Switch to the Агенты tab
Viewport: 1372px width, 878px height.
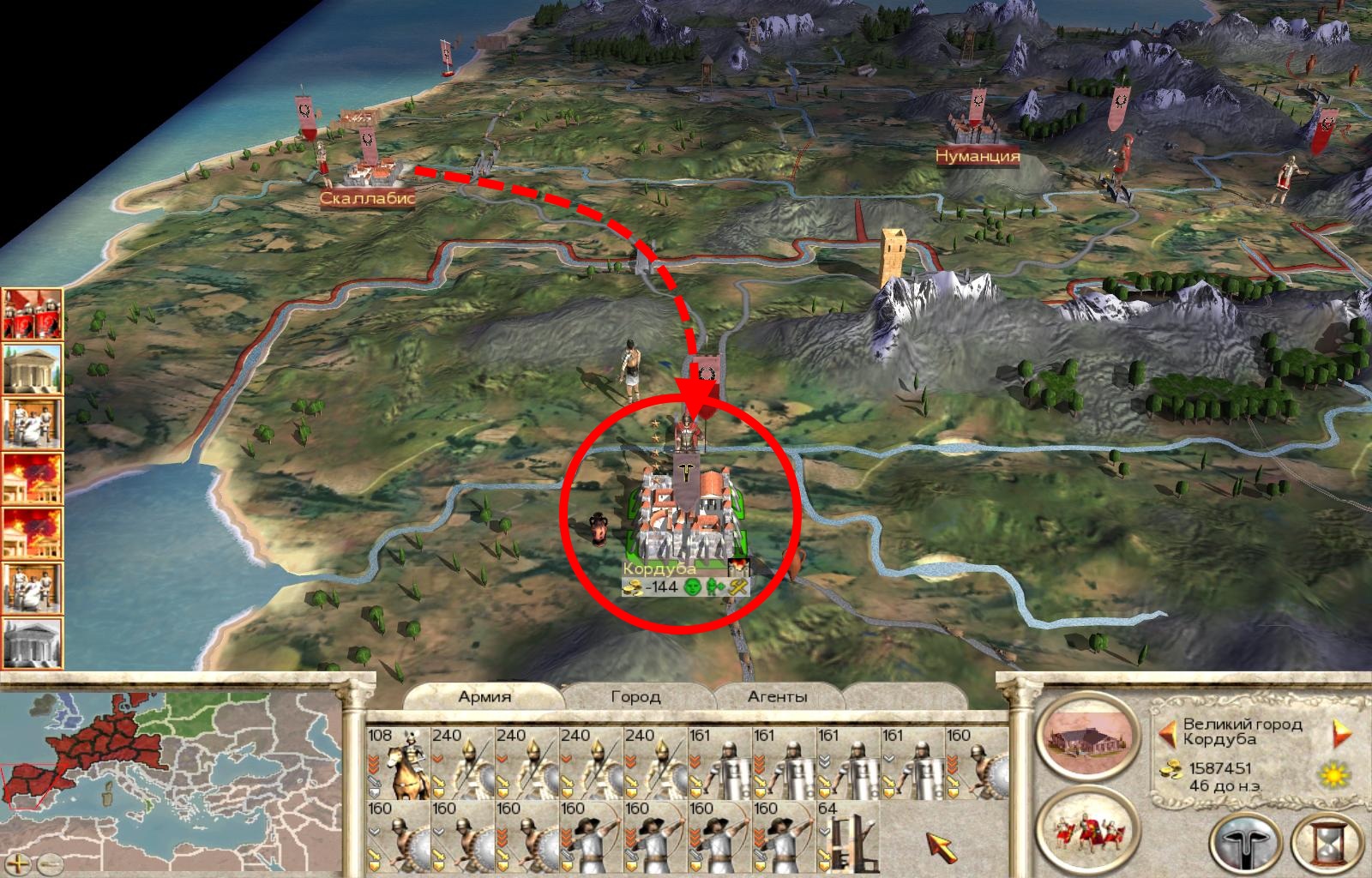click(x=777, y=696)
